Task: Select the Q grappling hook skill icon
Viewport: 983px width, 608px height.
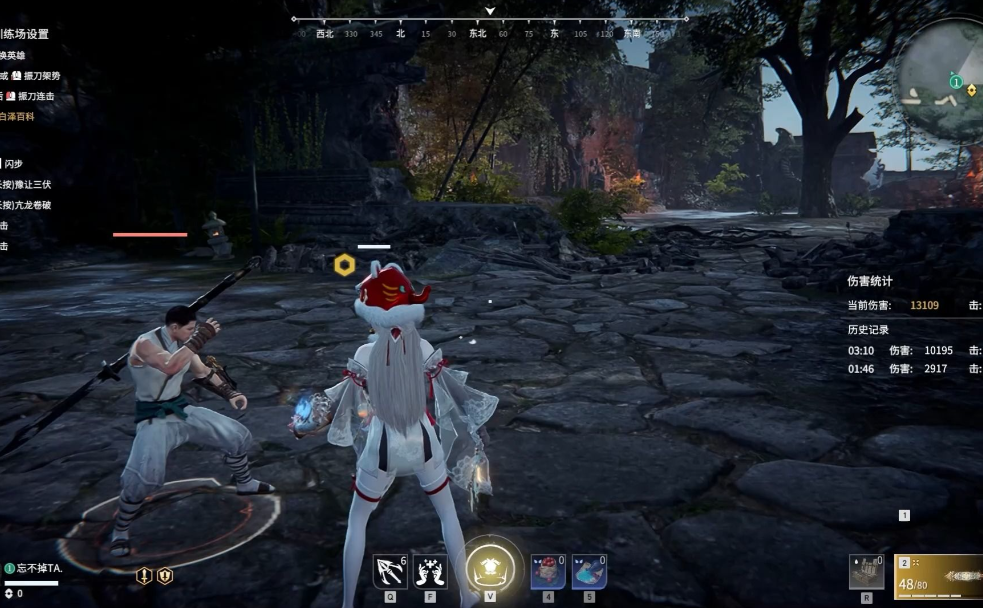Action: click(x=389, y=571)
